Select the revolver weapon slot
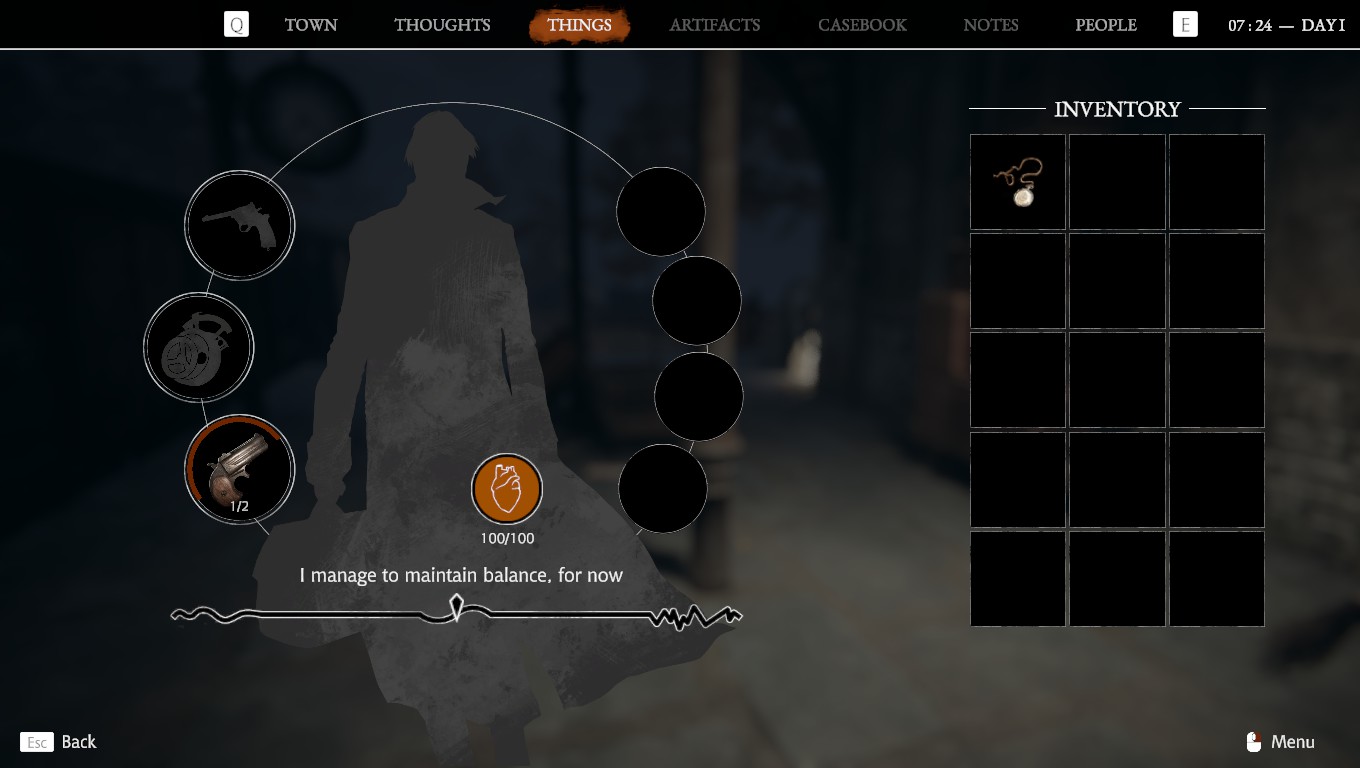The height and width of the screenshot is (768, 1360). click(x=239, y=225)
